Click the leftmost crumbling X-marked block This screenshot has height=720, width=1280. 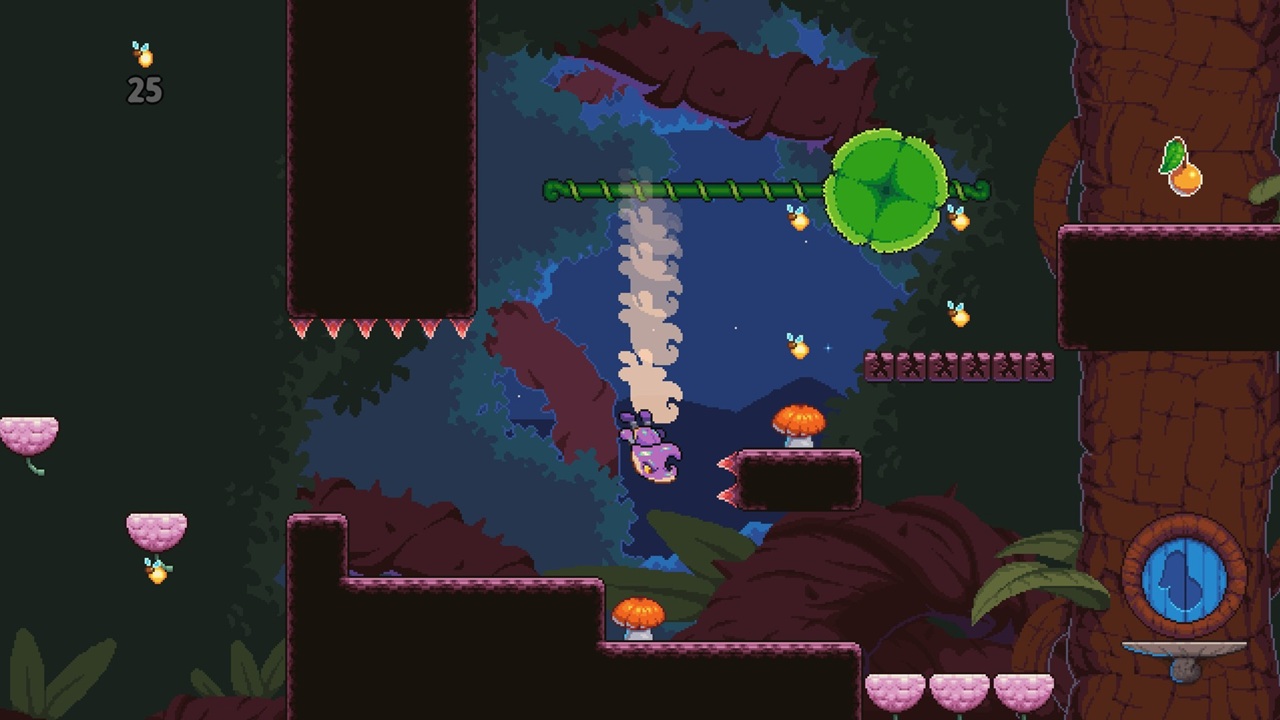tap(881, 365)
